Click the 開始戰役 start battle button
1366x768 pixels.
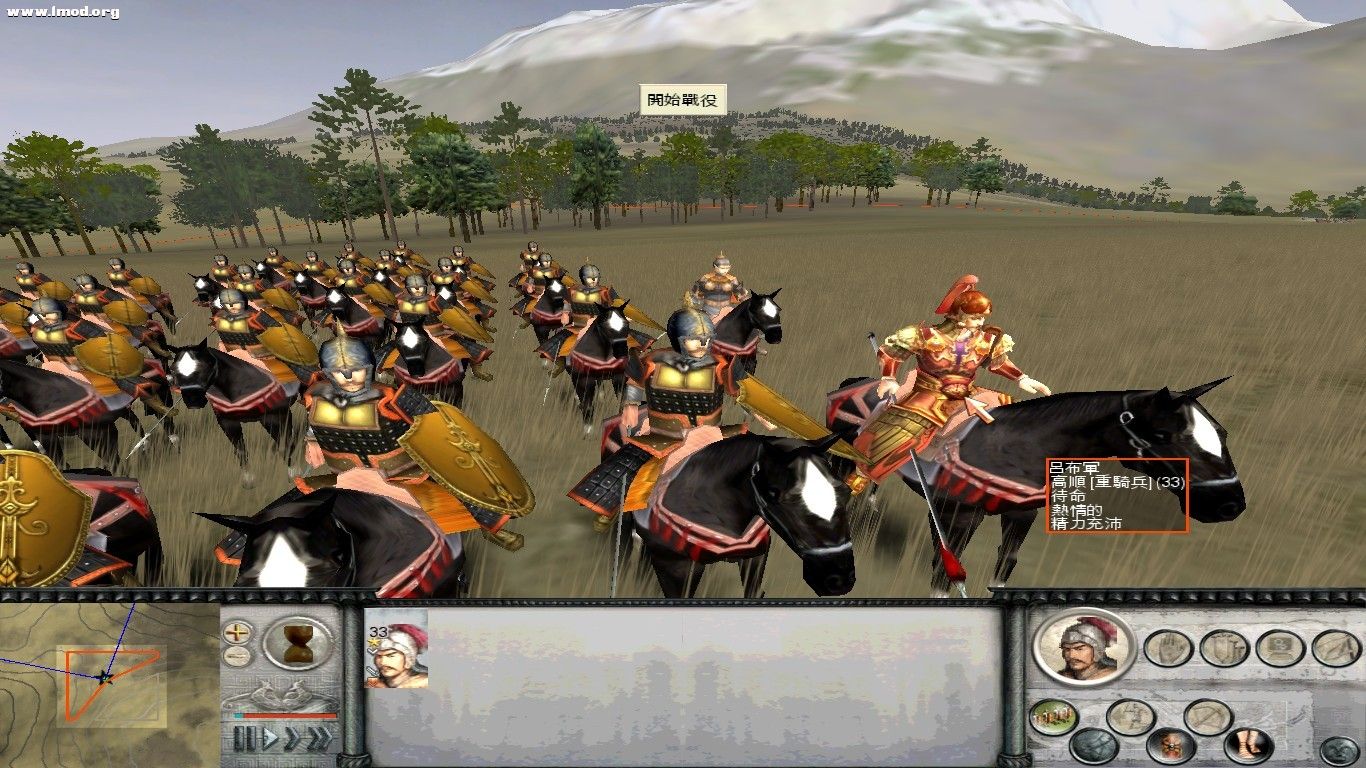(x=685, y=99)
